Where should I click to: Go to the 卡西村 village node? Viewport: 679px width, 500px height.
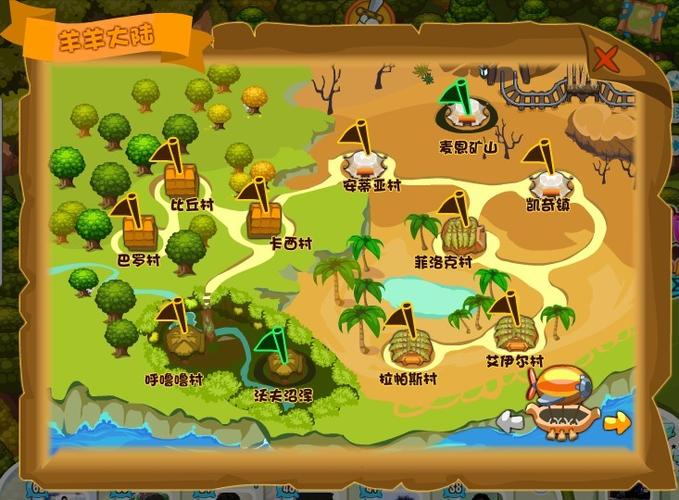pos(265,217)
